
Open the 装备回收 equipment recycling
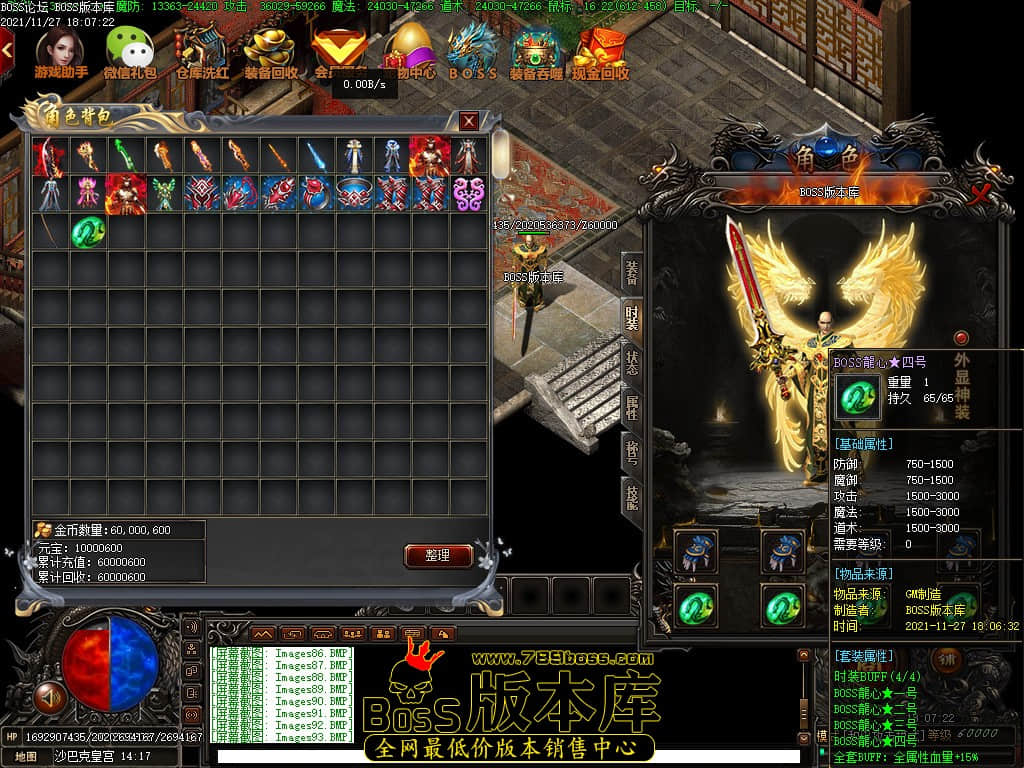[x=270, y=53]
